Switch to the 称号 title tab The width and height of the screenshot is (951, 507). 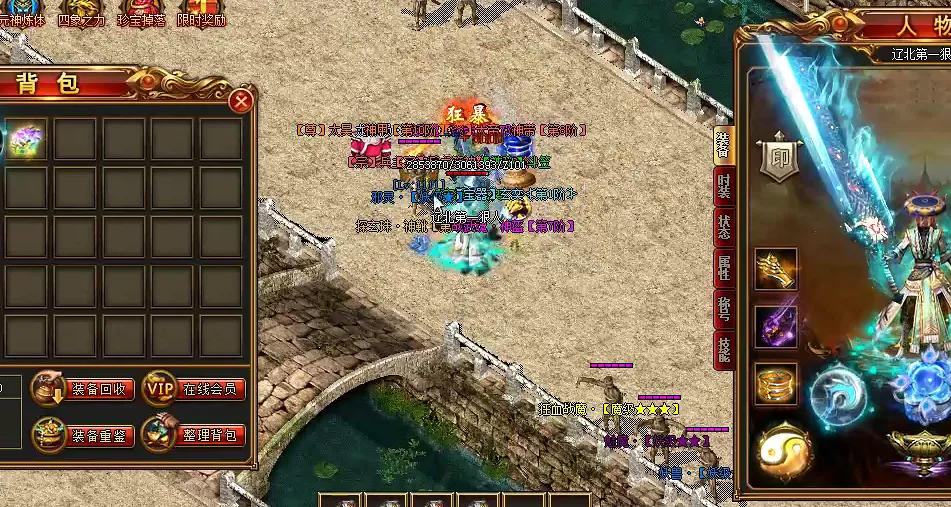click(x=723, y=309)
